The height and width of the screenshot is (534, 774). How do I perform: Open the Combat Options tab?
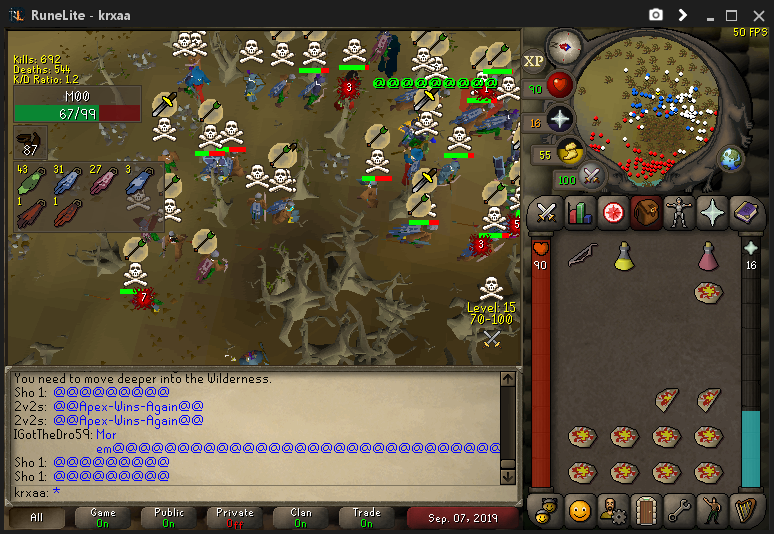point(546,212)
